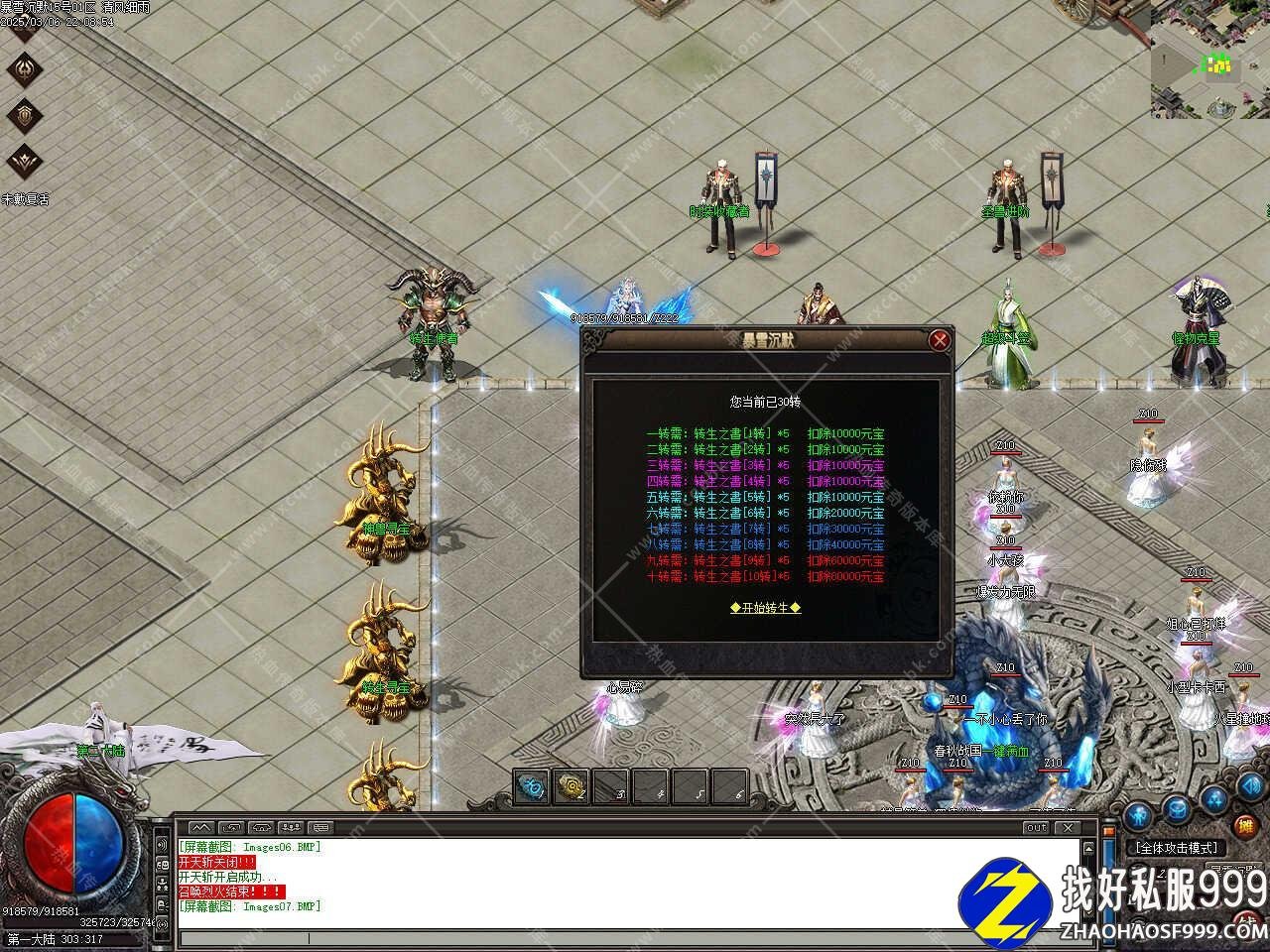
Task: Close the 暴雪沉默 rebirth dialog
Action: pyautogui.click(x=939, y=341)
